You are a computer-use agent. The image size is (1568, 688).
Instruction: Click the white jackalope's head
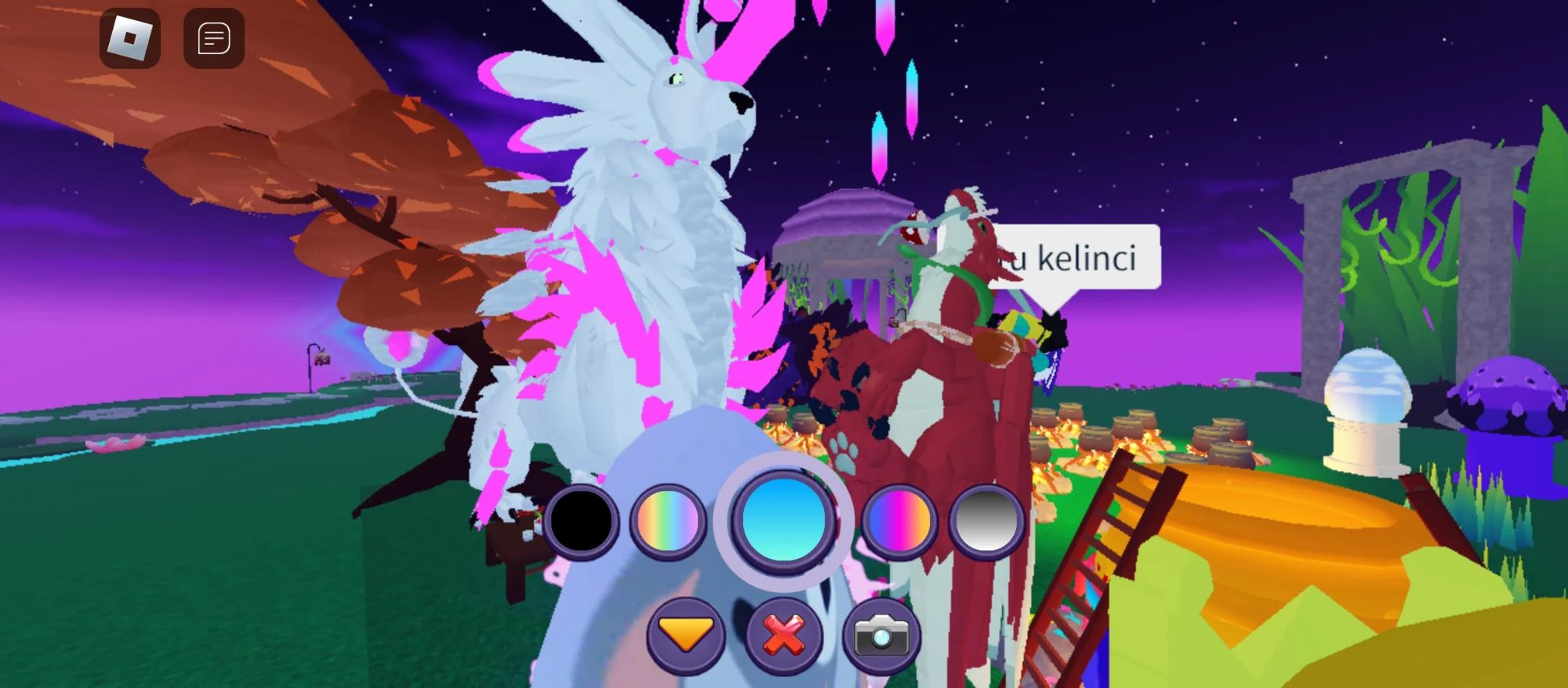pos(690,102)
